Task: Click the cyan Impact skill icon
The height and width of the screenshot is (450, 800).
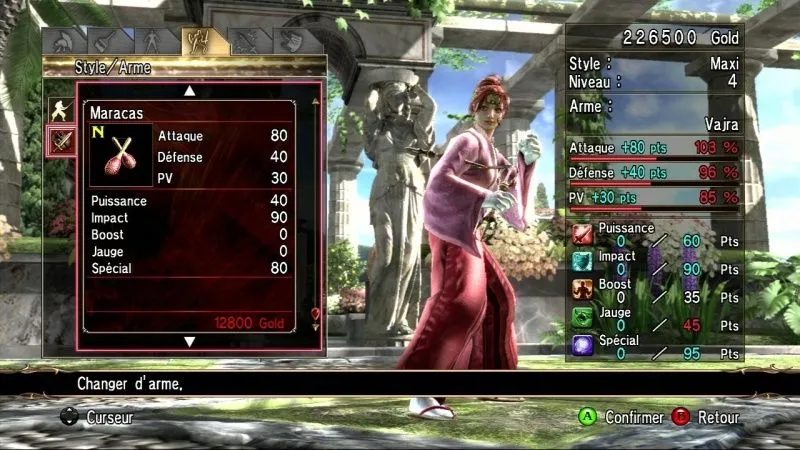Action: point(583,262)
